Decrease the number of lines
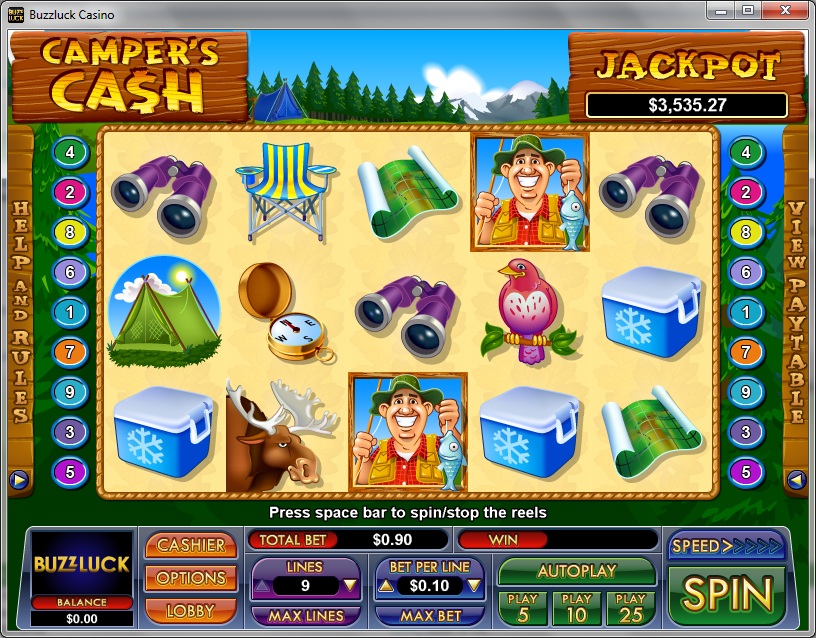816x638 pixels. [350, 586]
